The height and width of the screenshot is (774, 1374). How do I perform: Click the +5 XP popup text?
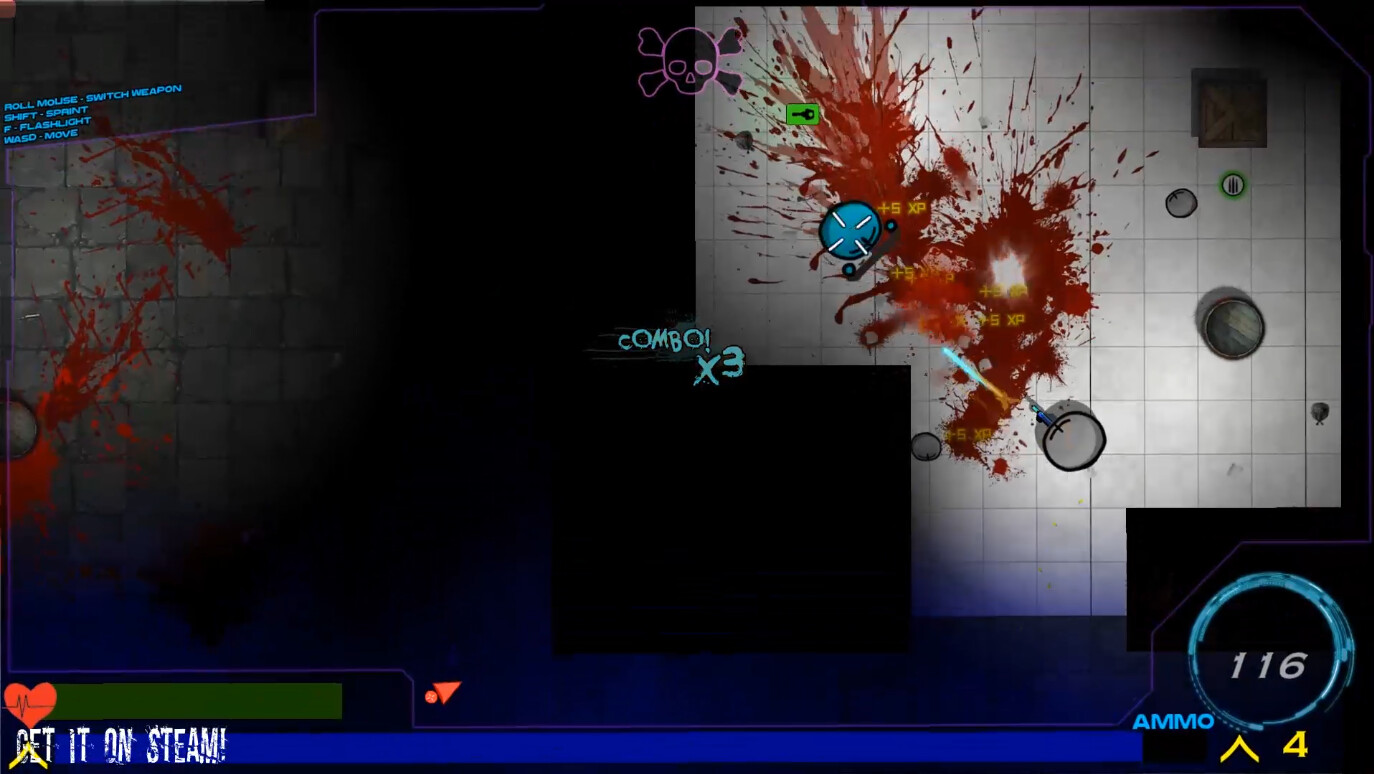click(x=901, y=207)
